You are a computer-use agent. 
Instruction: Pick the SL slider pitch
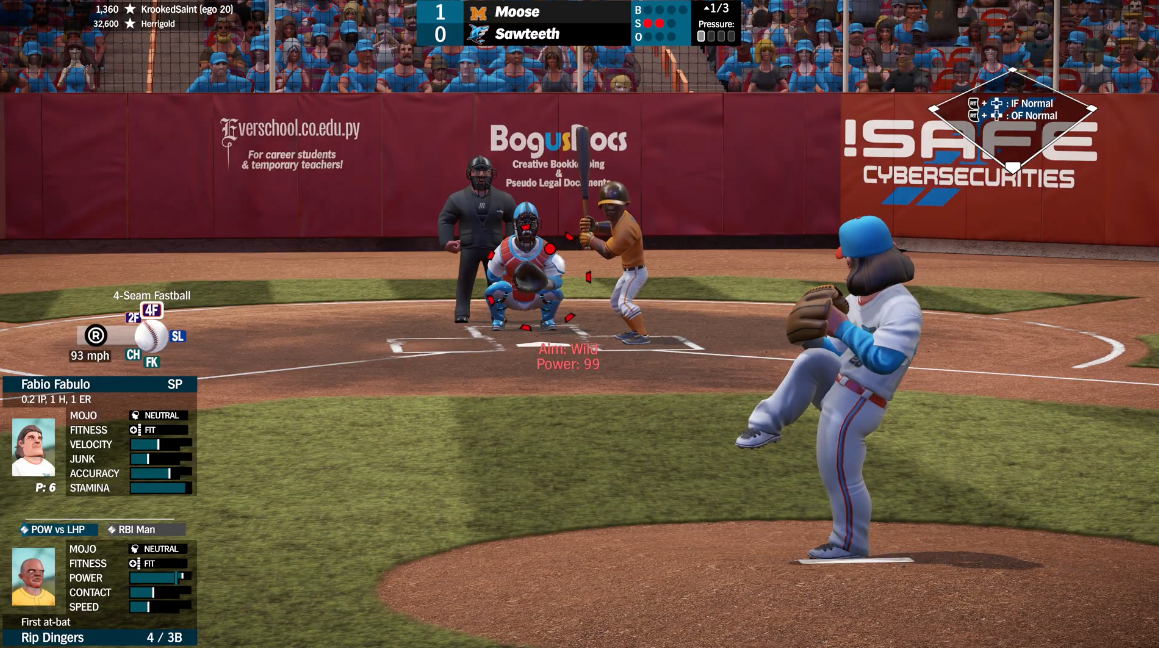(177, 336)
